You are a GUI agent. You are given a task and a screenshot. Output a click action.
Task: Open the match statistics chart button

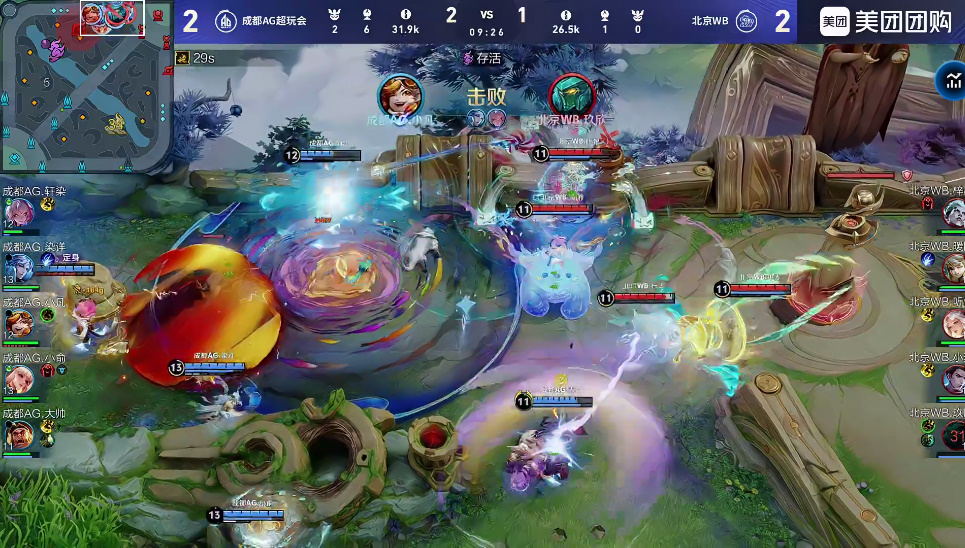point(948,82)
